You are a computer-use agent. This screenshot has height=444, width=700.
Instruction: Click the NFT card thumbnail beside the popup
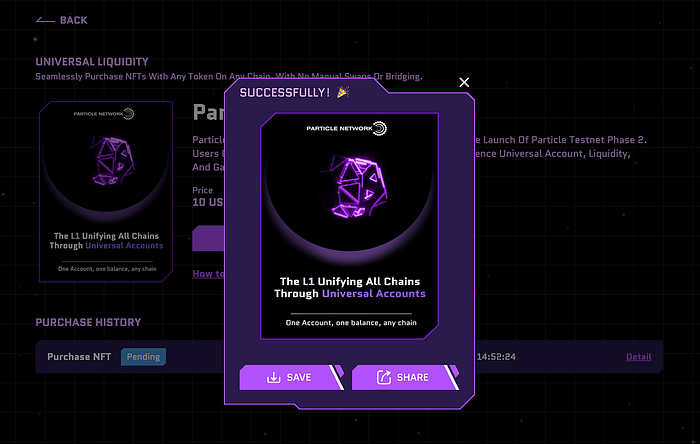point(109,191)
